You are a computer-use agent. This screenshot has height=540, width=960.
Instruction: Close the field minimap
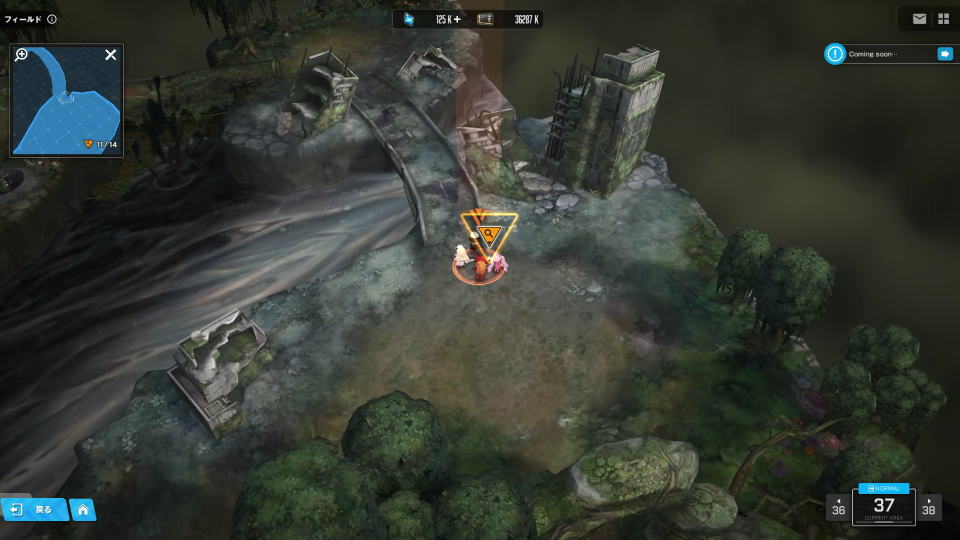(111, 55)
